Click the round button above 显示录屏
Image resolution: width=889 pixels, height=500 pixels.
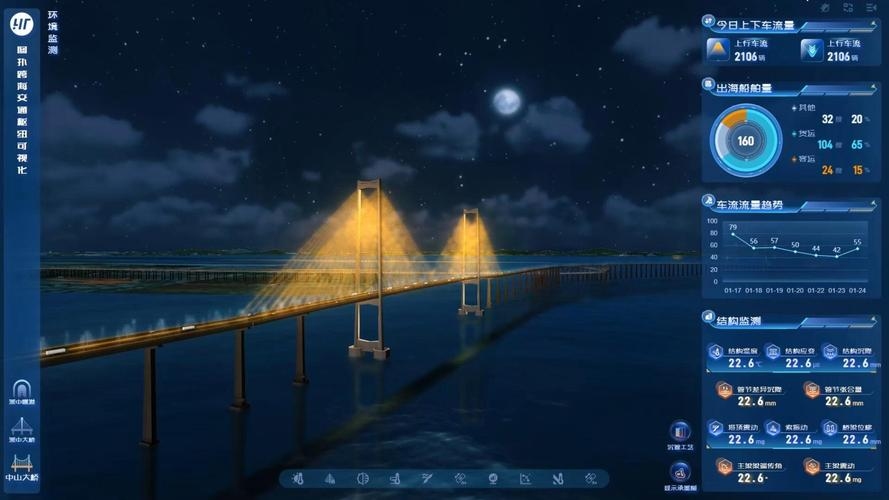pos(679,468)
